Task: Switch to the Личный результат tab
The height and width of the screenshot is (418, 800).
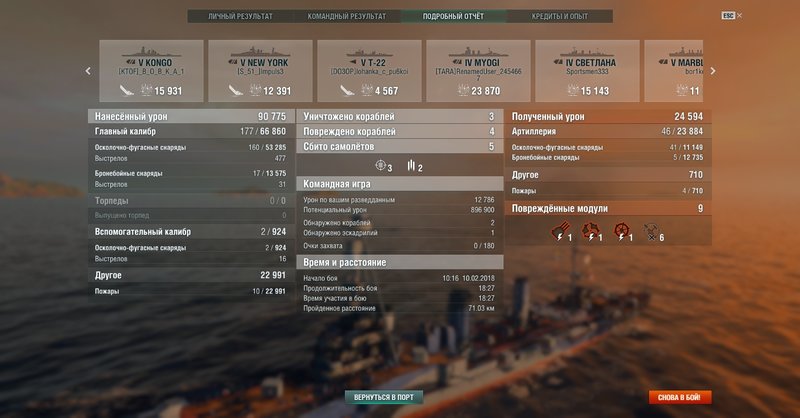Action: [x=240, y=17]
